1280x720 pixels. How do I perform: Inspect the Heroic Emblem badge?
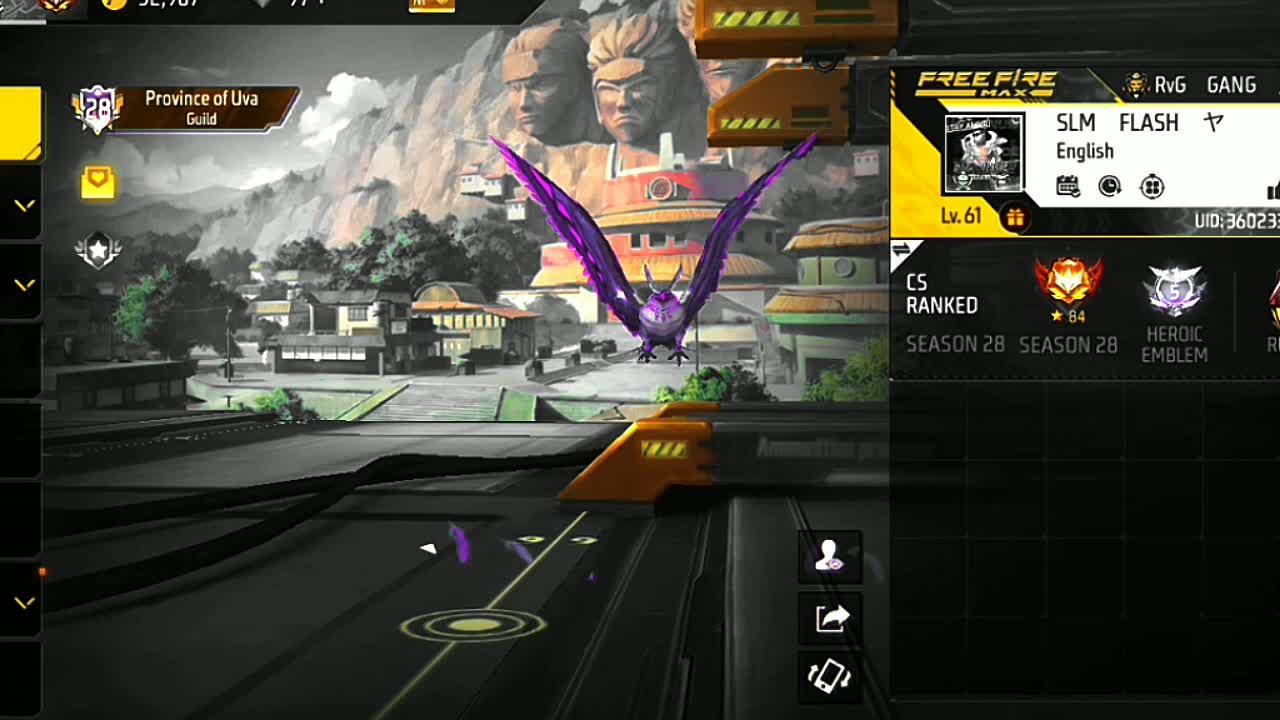click(x=1174, y=294)
